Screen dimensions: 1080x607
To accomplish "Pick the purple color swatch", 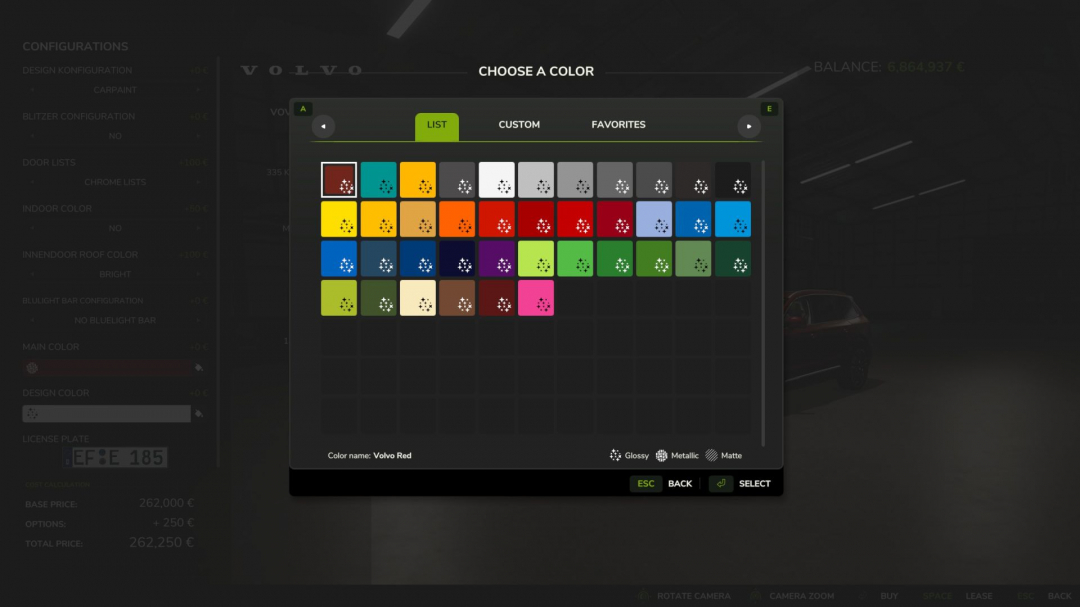I will (x=496, y=259).
